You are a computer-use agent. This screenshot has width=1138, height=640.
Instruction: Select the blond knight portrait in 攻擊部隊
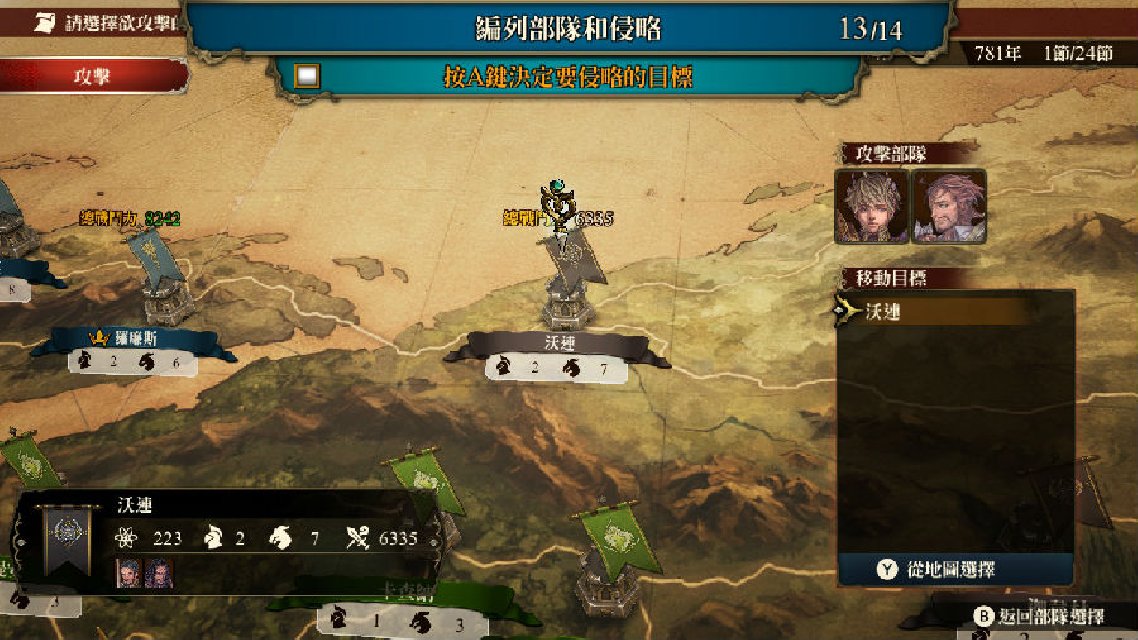click(872, 206)
